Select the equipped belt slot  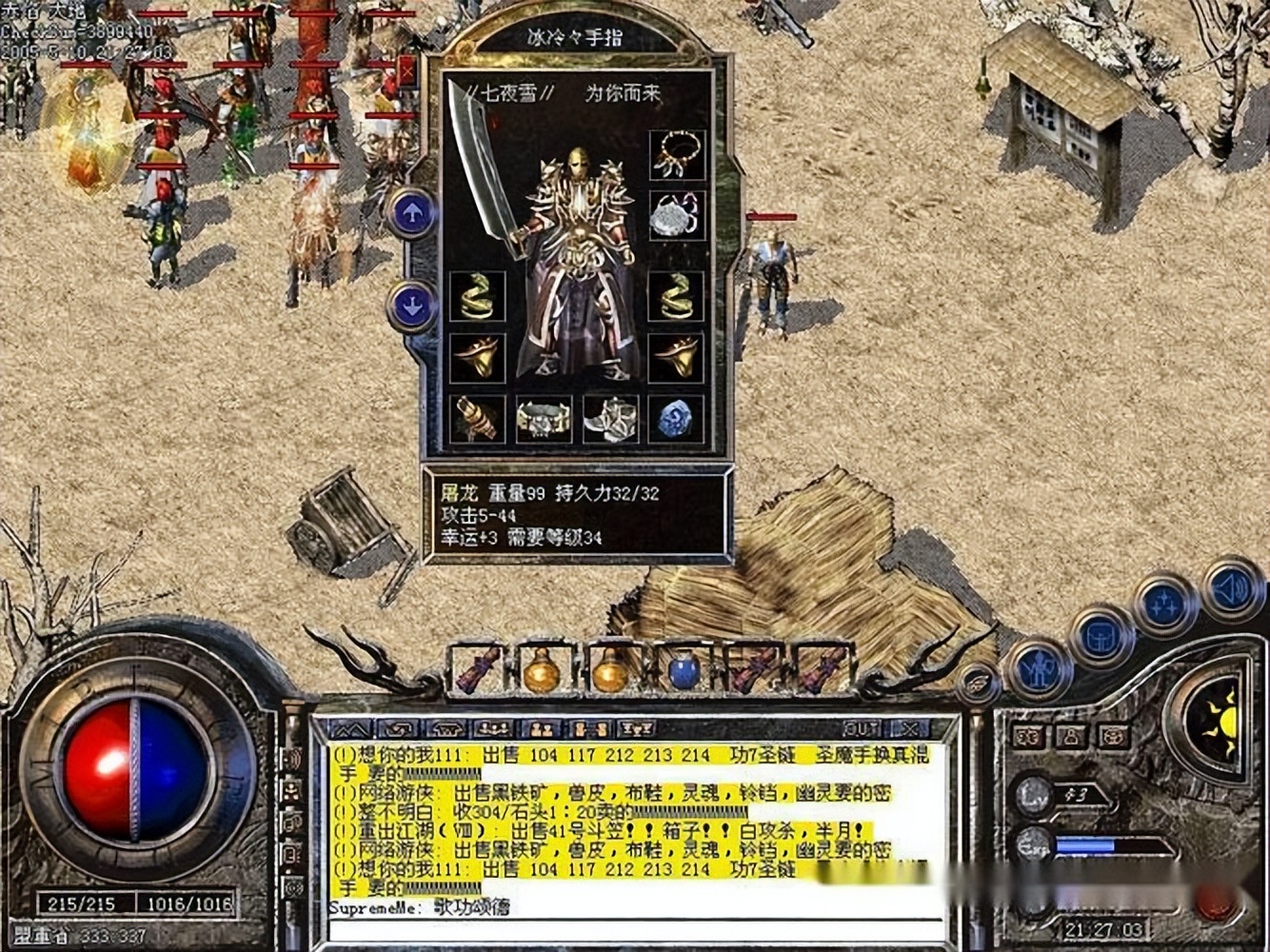(x=544, y=419)
